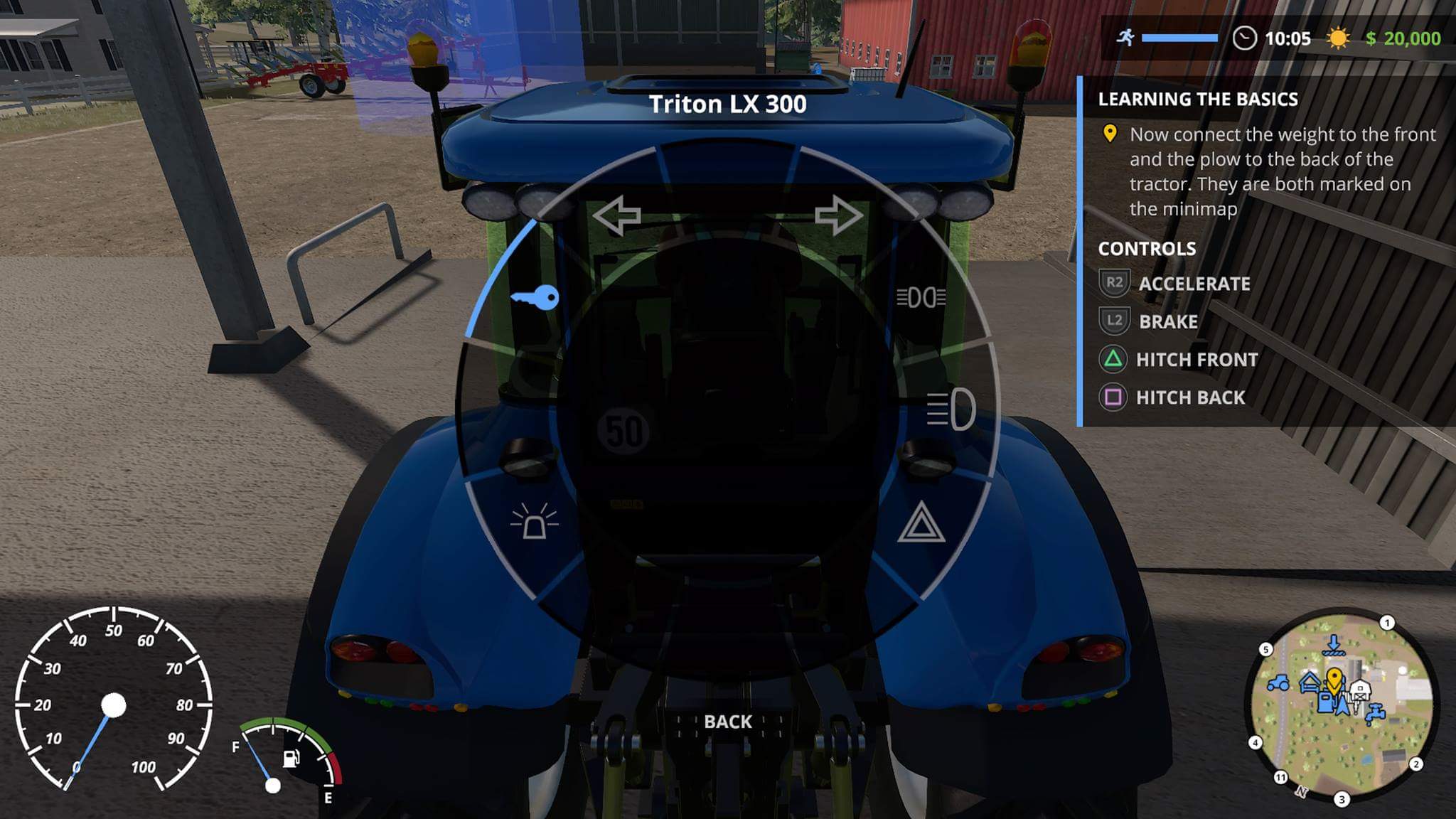Toggle the engine ignition key icon
This screenshot has width=1456, height=819.
pyautogui.click(x=535, y=297)
